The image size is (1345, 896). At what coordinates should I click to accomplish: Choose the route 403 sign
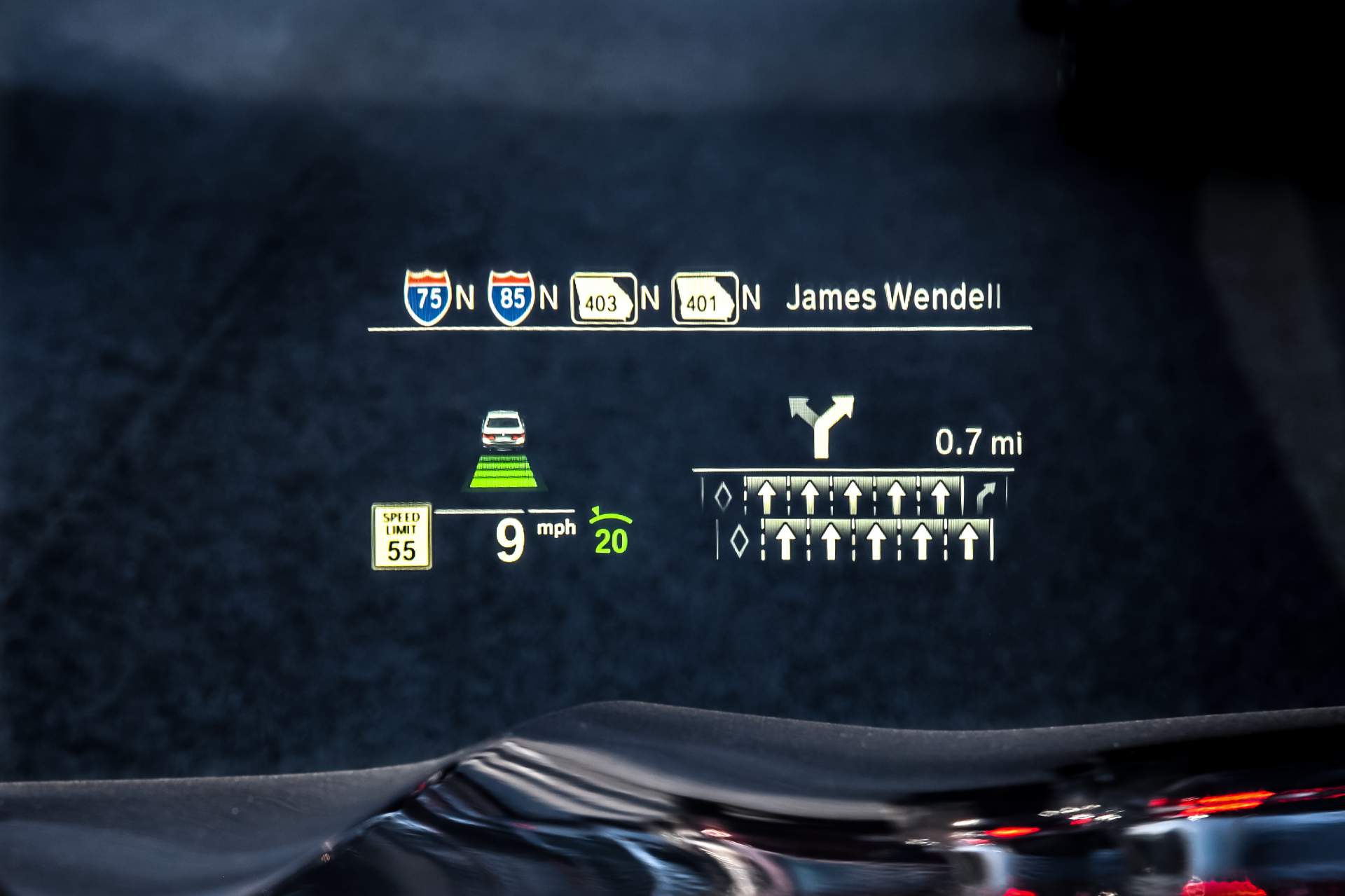[604, 299]
